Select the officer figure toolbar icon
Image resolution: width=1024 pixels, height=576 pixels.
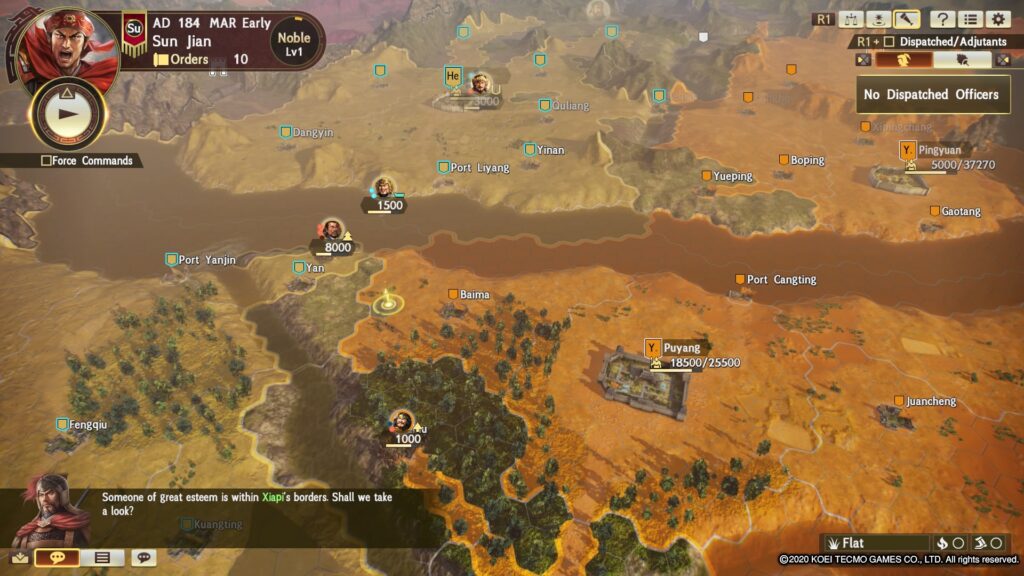[879, 19]
